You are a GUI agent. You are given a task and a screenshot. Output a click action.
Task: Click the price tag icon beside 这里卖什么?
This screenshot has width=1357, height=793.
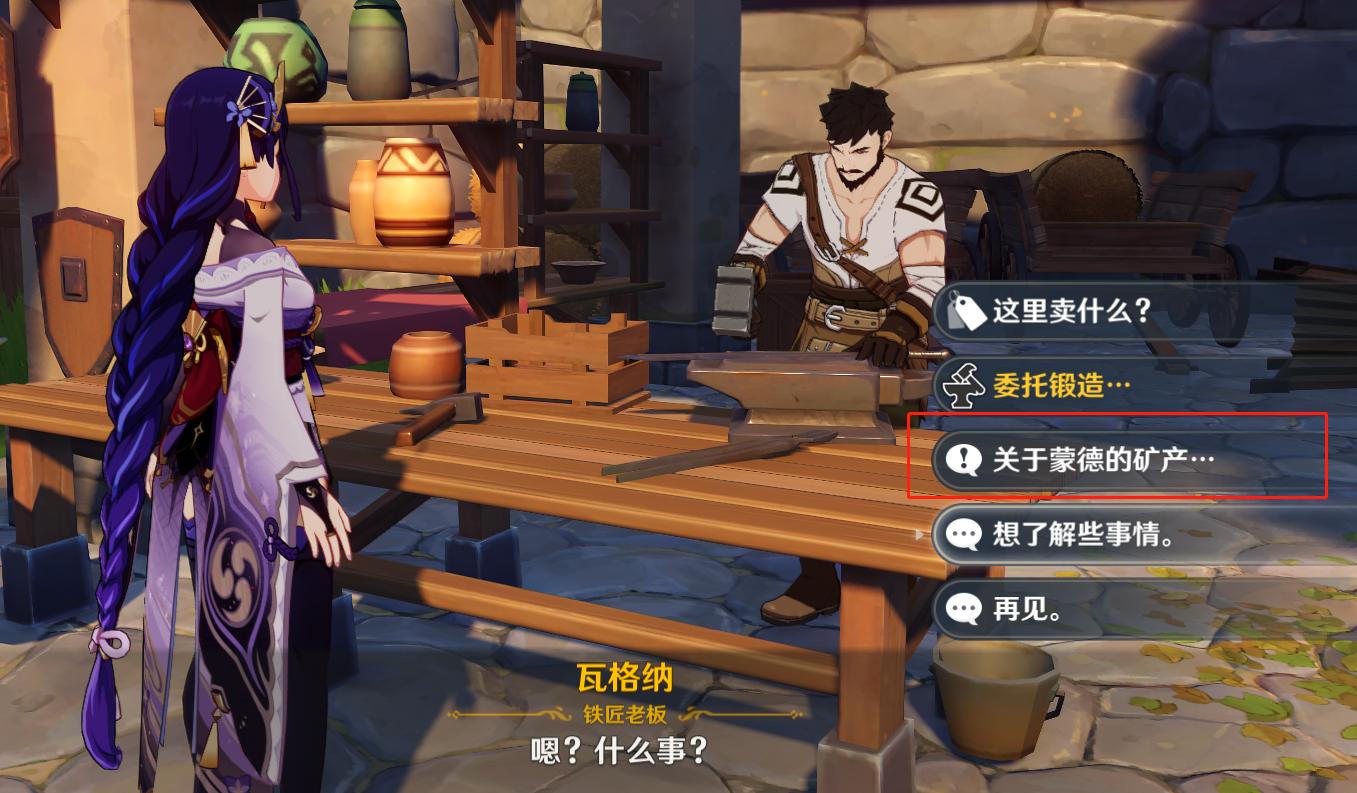(x=962, y=311)
